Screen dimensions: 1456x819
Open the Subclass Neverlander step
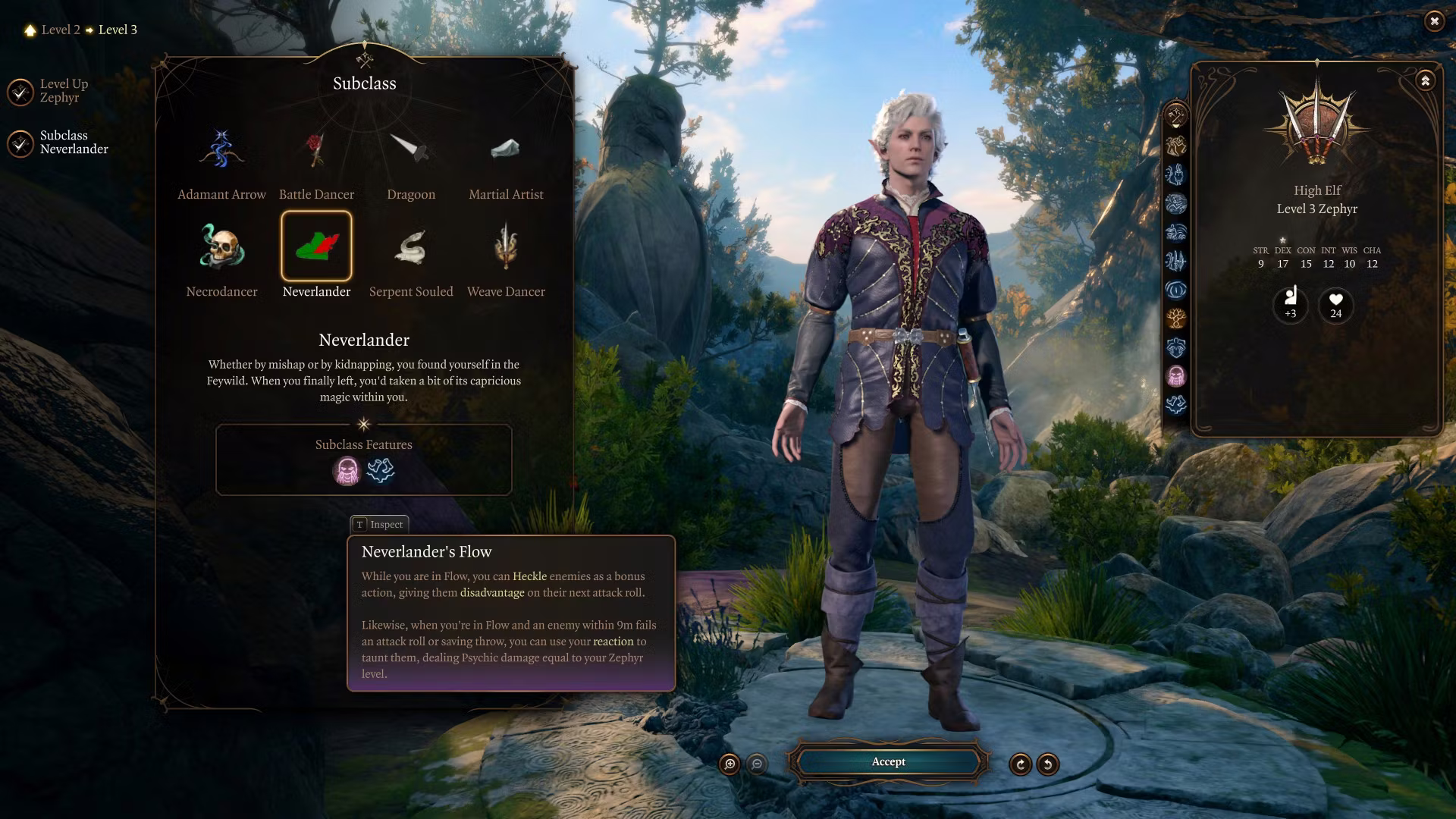21,143
